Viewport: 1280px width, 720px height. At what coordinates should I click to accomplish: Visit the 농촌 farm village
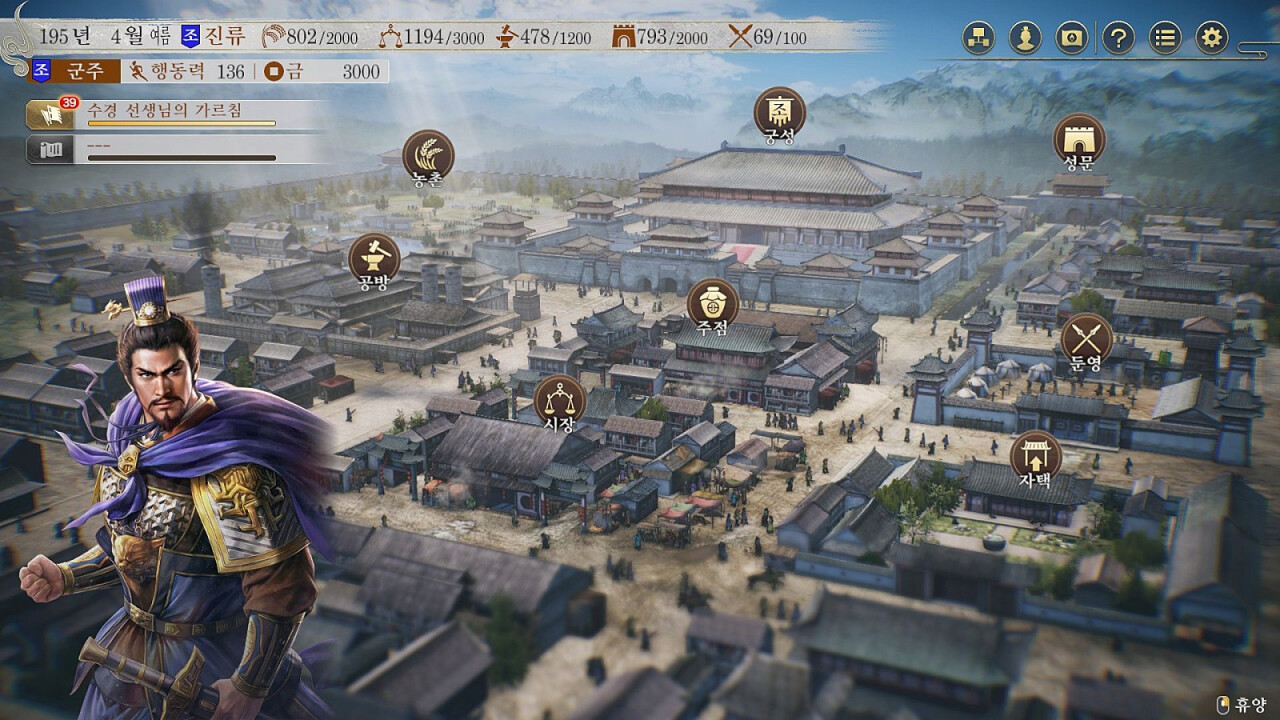tap(428, 157)
